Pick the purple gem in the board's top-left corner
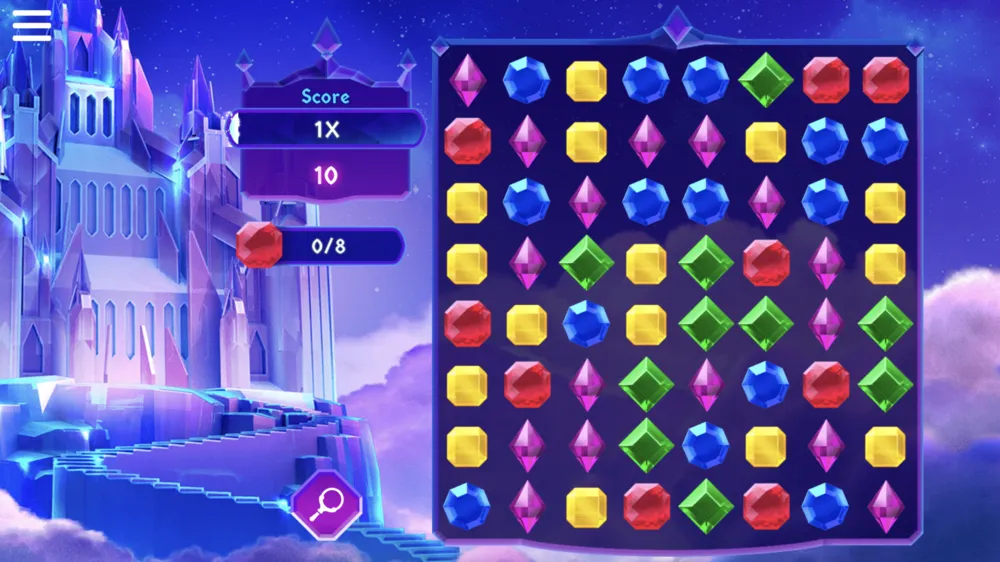Viewport: 1000px width, 562px height. tap(467, 81)
